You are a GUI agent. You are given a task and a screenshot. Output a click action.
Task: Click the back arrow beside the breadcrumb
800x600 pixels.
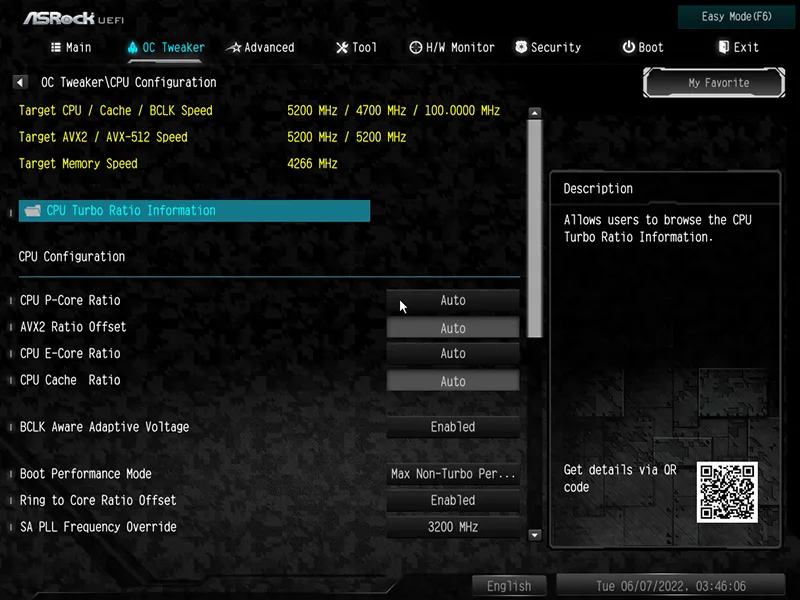point(20,82)
